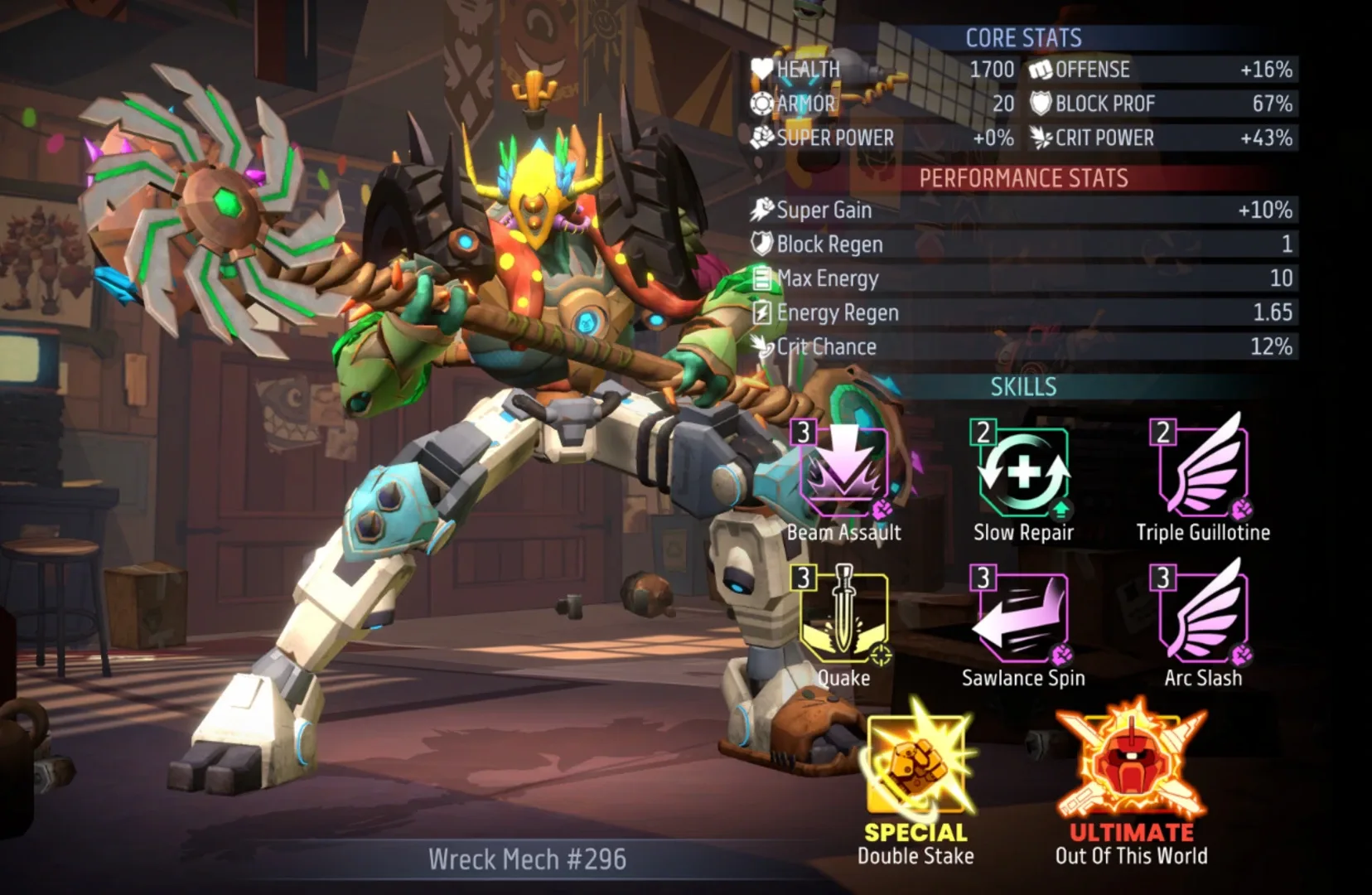Click the Triple Guillotine skill icon
The image size is (1372, 895).
point(1203,471)
